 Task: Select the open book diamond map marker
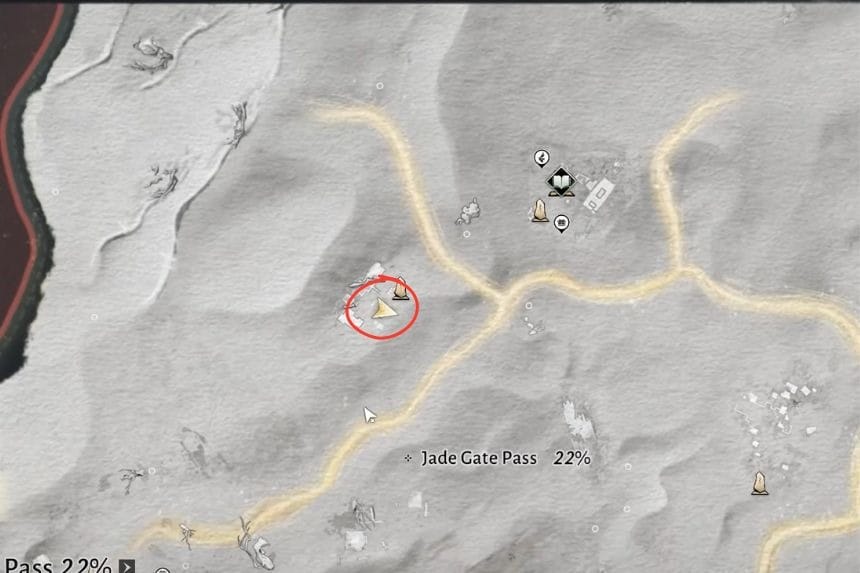(x=560, y=182)
